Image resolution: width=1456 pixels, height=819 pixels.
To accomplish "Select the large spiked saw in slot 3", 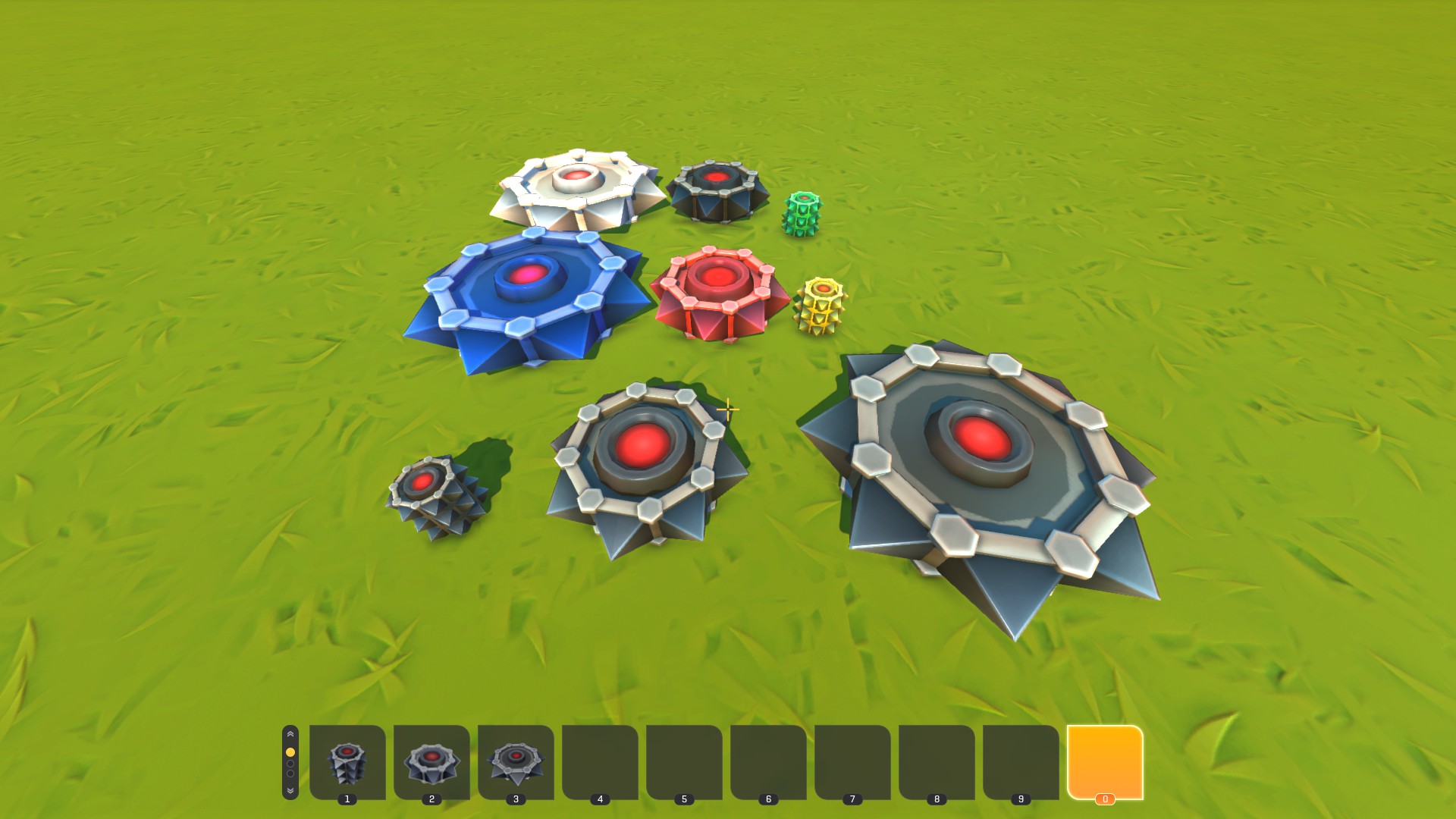I will click(x=516, y=761).
